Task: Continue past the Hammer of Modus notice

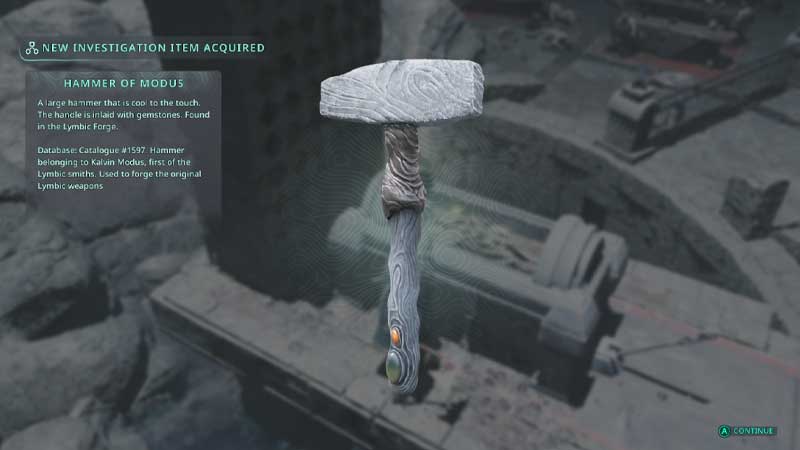Action: click(747, 431)
